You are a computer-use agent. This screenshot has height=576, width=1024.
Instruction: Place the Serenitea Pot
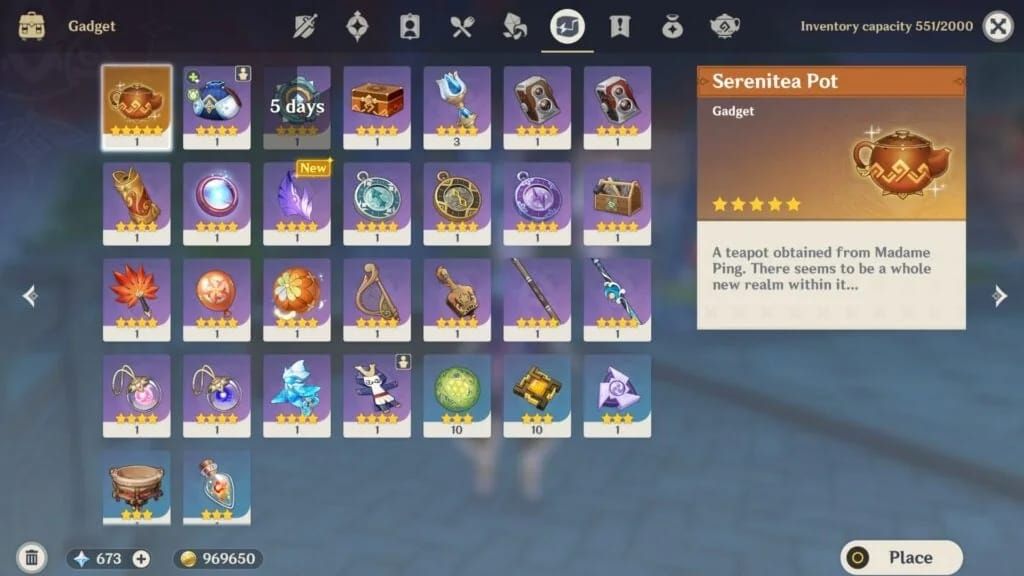coord(901,557)
